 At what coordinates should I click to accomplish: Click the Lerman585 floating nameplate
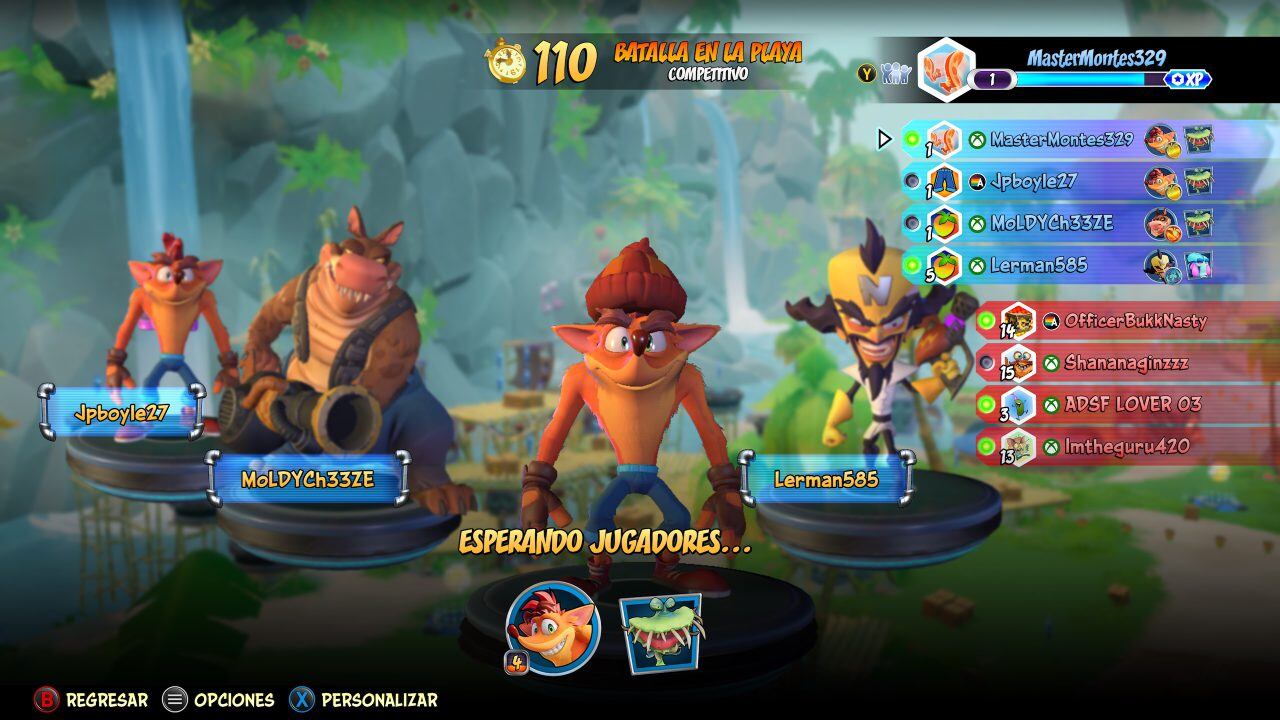pyautogui.click(x=826, y=481)
